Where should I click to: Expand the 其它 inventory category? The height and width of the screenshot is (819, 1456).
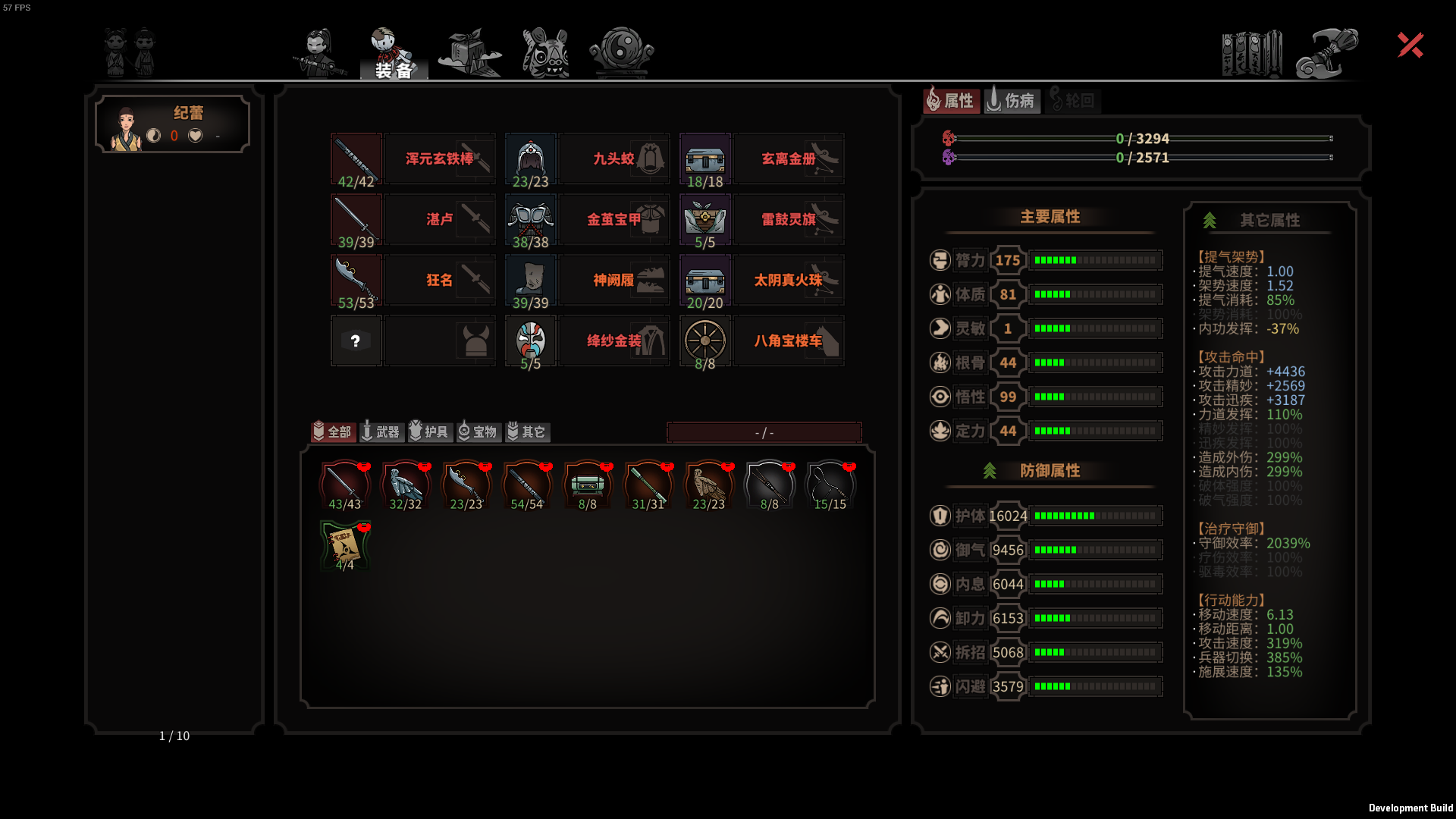(527, 432)
